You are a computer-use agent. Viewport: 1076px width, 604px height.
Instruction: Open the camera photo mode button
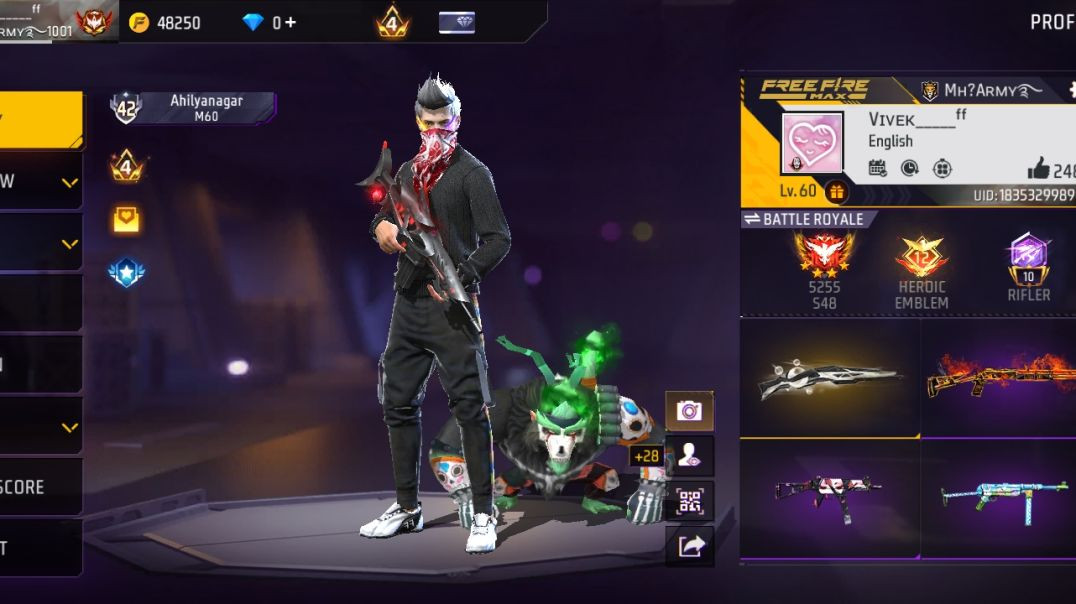689,410
